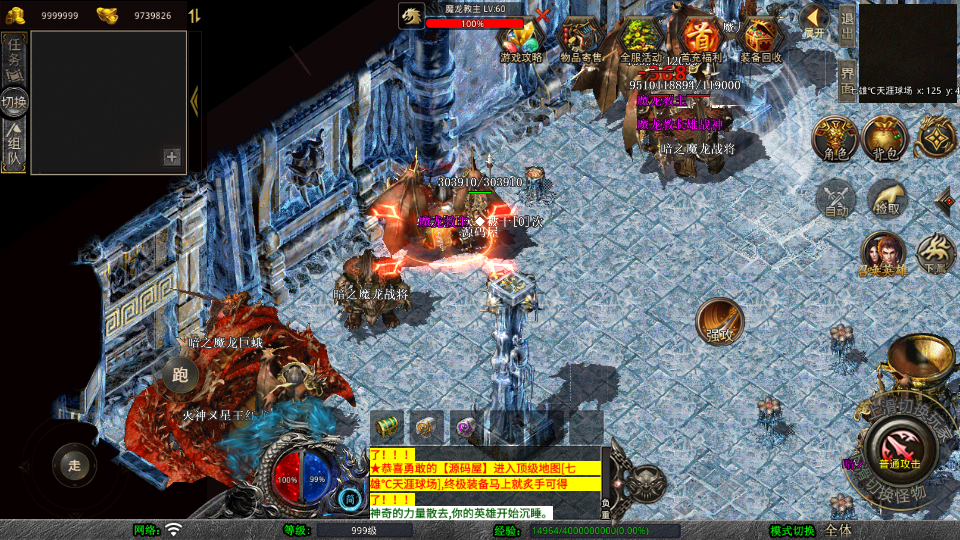This screenshot has width=960, height=540.
Task: Claim the 首充福利 first recharge bonus
Action: (x=701, y=38)
